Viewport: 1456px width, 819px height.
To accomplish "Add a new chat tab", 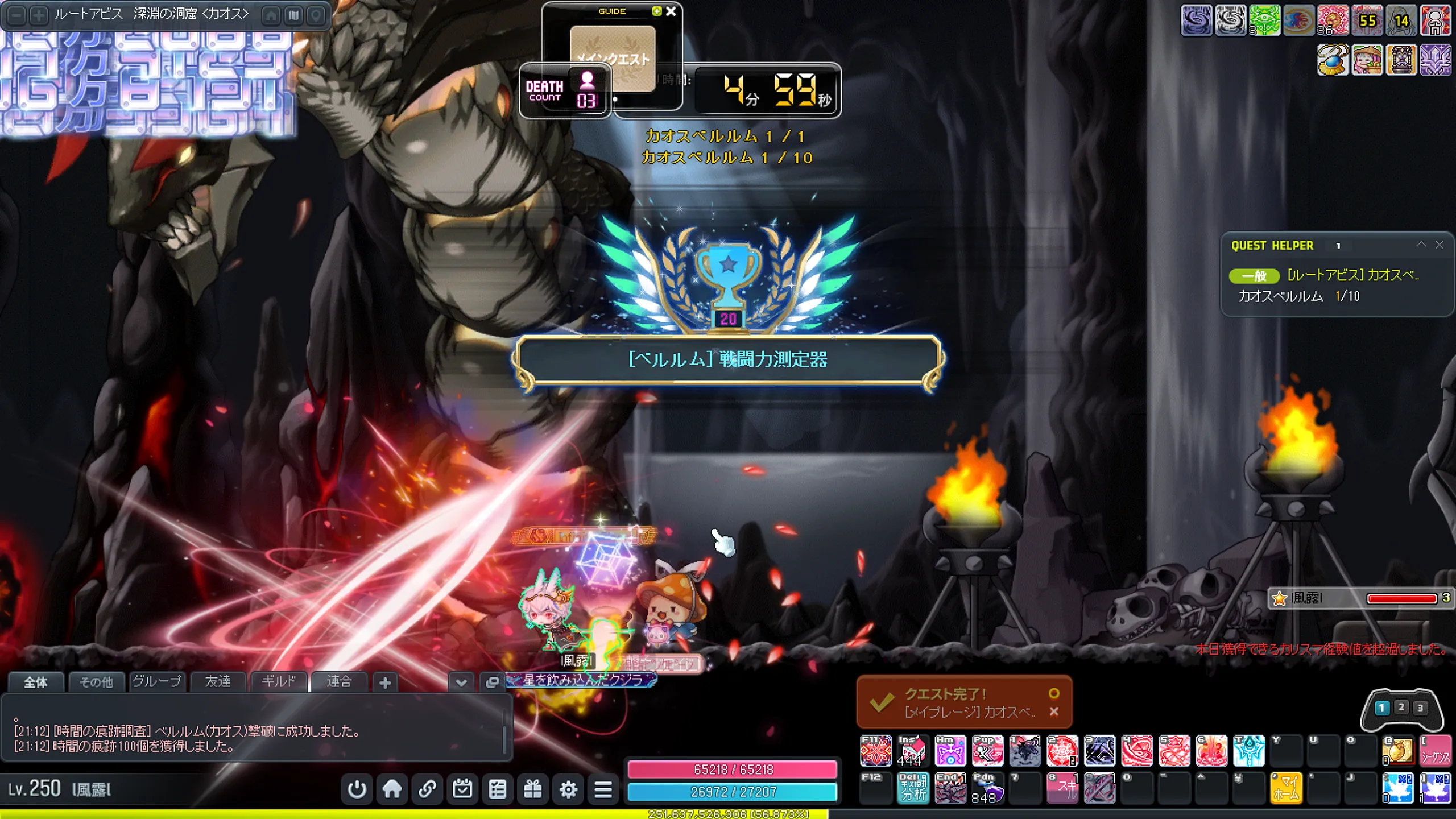I will [385, 682].
